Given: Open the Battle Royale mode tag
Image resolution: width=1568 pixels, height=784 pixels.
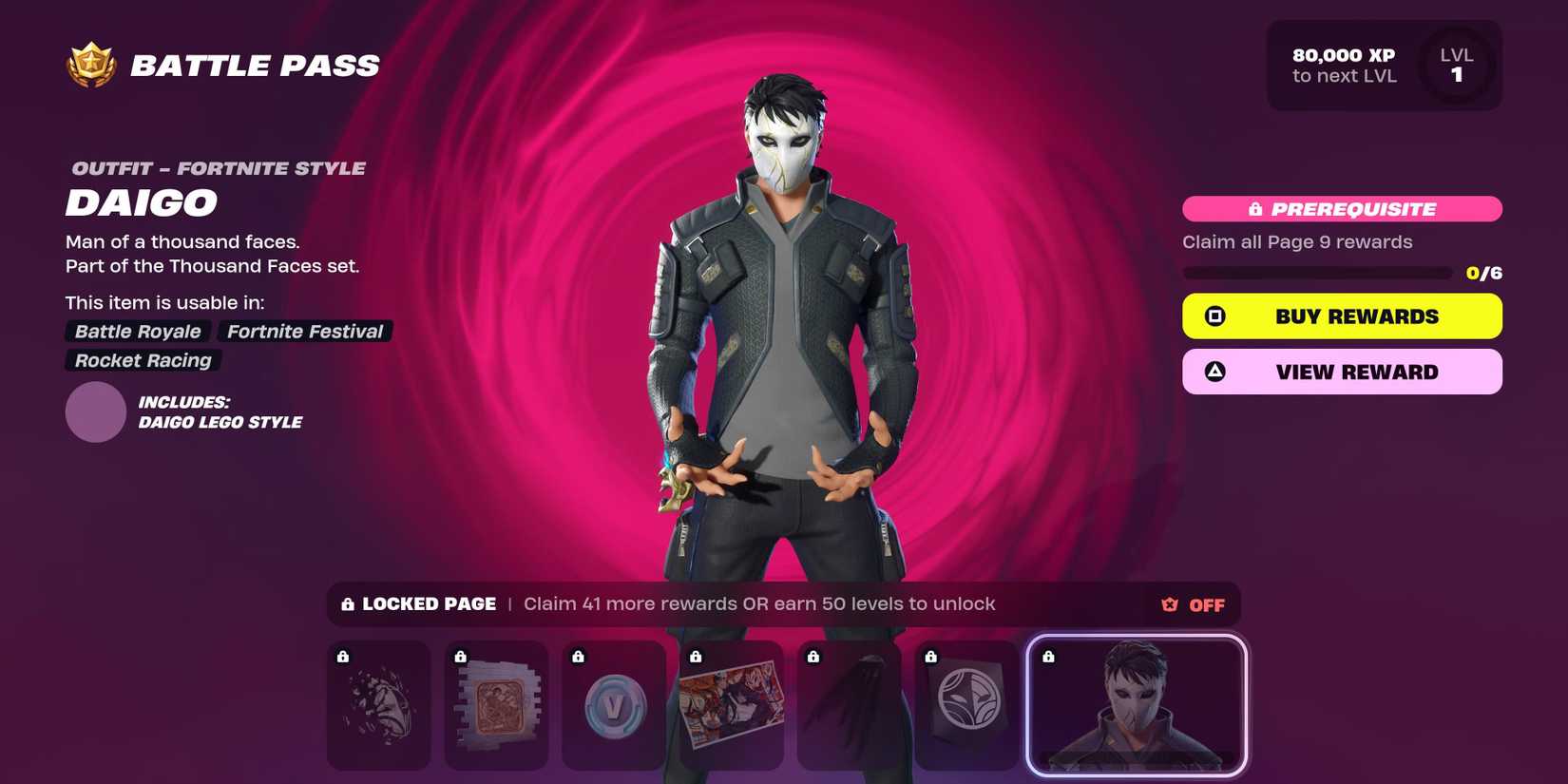Looking at the screenshot, I should [136, 332].
